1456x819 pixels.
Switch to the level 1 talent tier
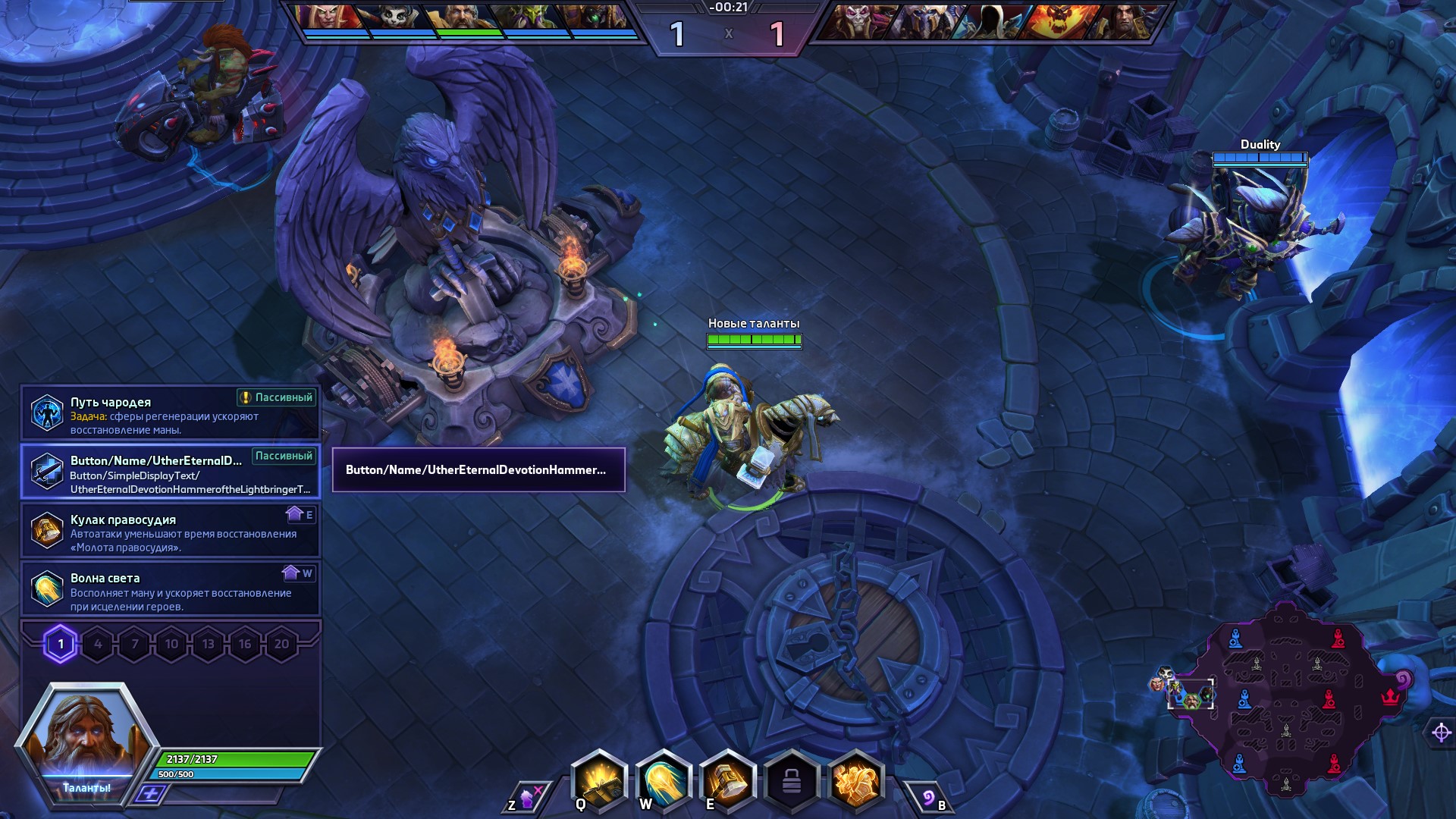(x=61, y=645)
